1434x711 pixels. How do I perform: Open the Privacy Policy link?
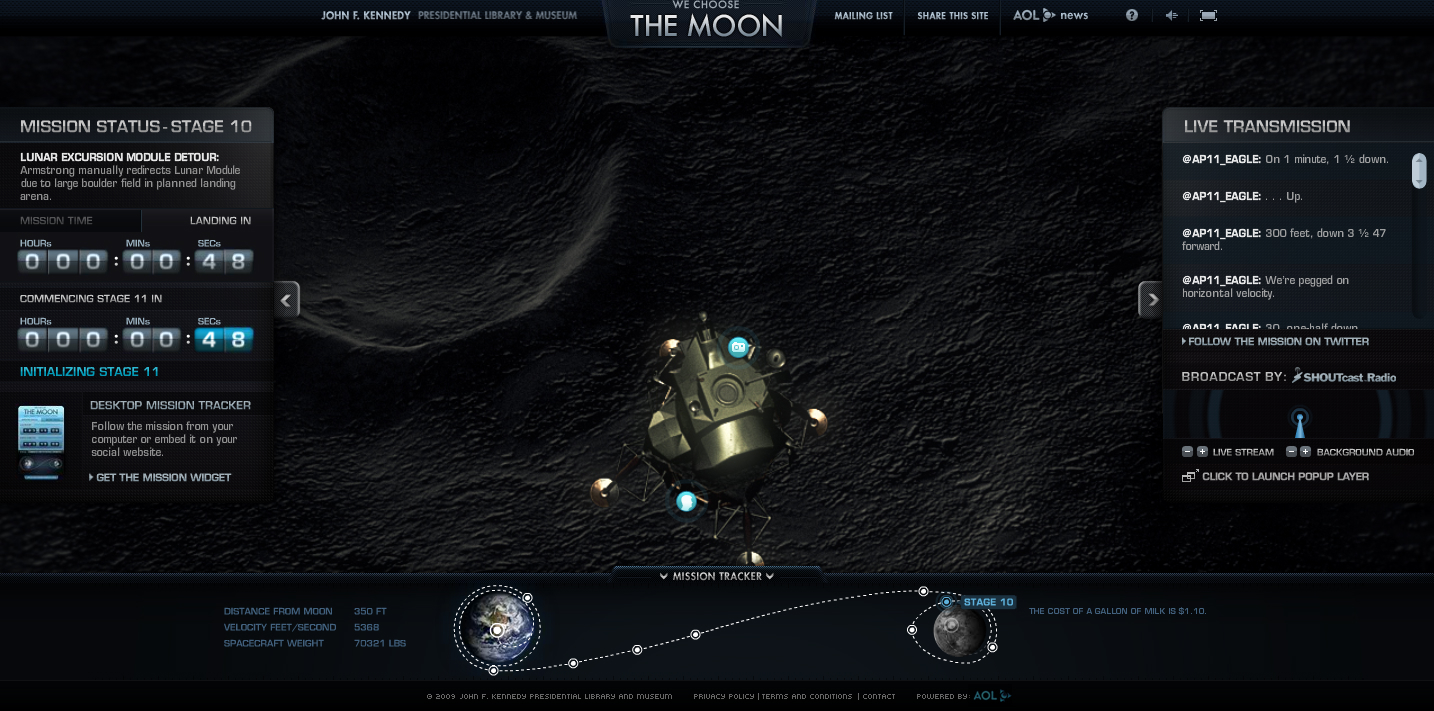coord(724,697)
